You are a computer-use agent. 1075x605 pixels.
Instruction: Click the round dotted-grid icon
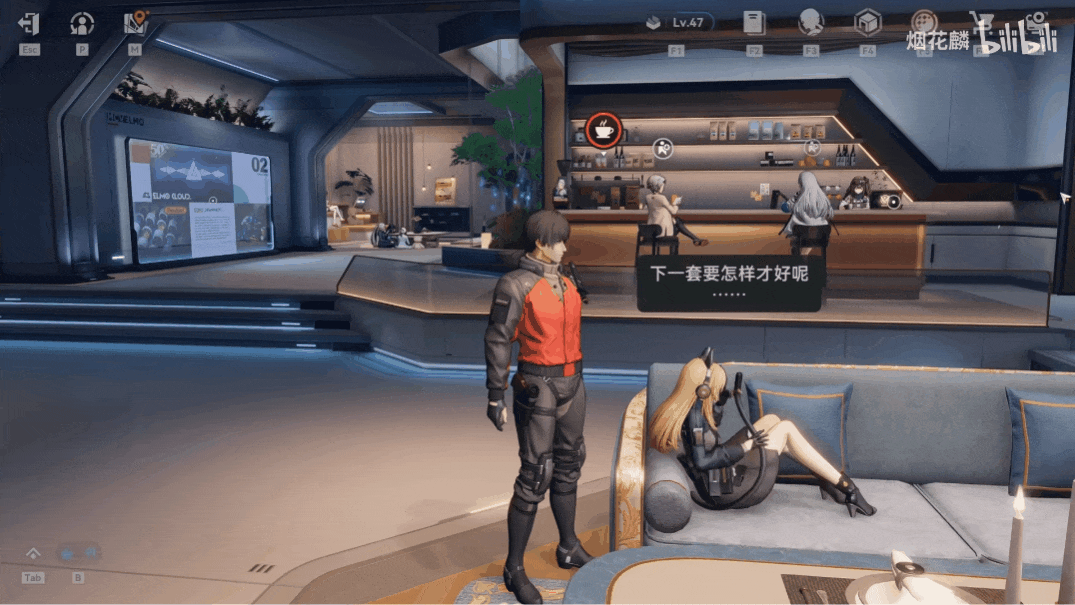(924, 22)
